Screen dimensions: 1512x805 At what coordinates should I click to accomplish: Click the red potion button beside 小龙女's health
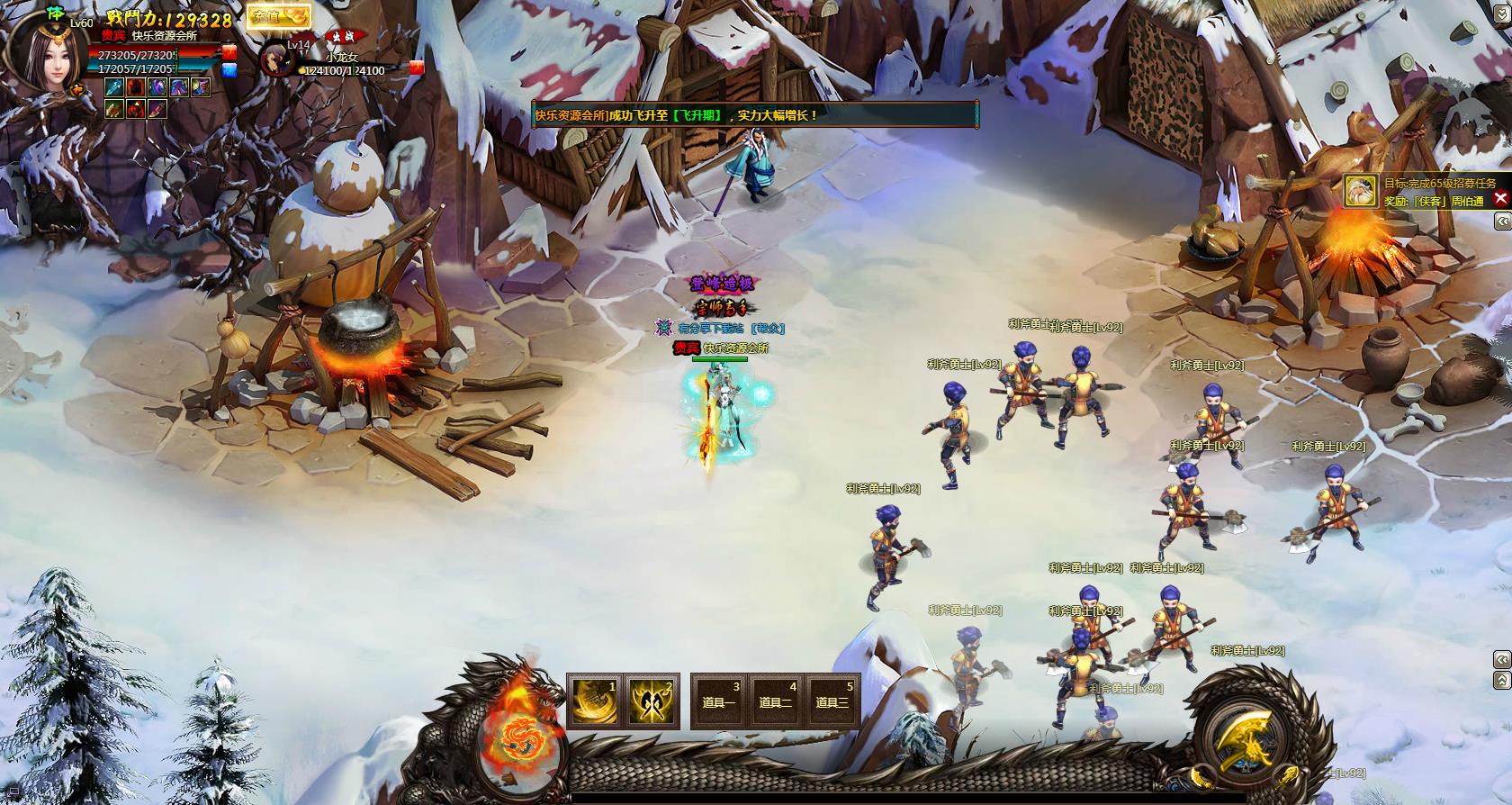click(416, 68)
